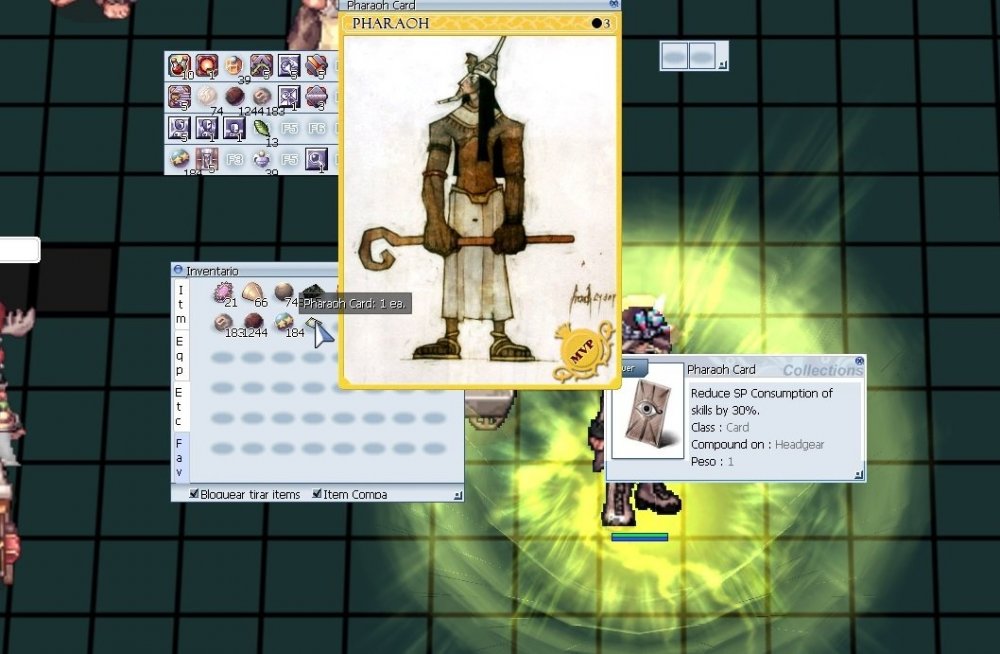Close the Pharaoh Card illustration window
The width and height of the screenshot is (1000, 654).
(x=614, y=4)
